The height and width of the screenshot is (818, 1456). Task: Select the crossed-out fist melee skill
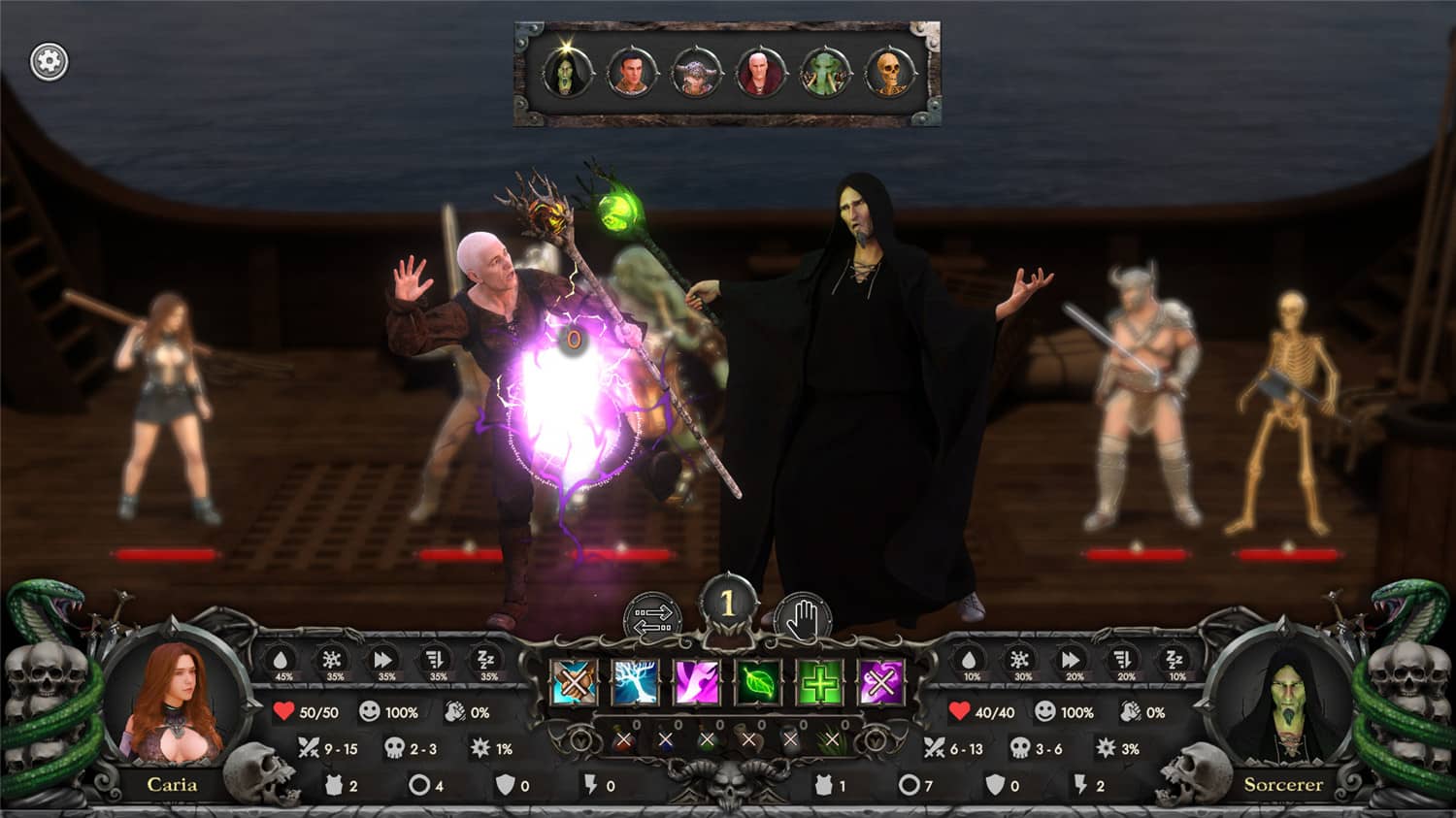[574, 682]
